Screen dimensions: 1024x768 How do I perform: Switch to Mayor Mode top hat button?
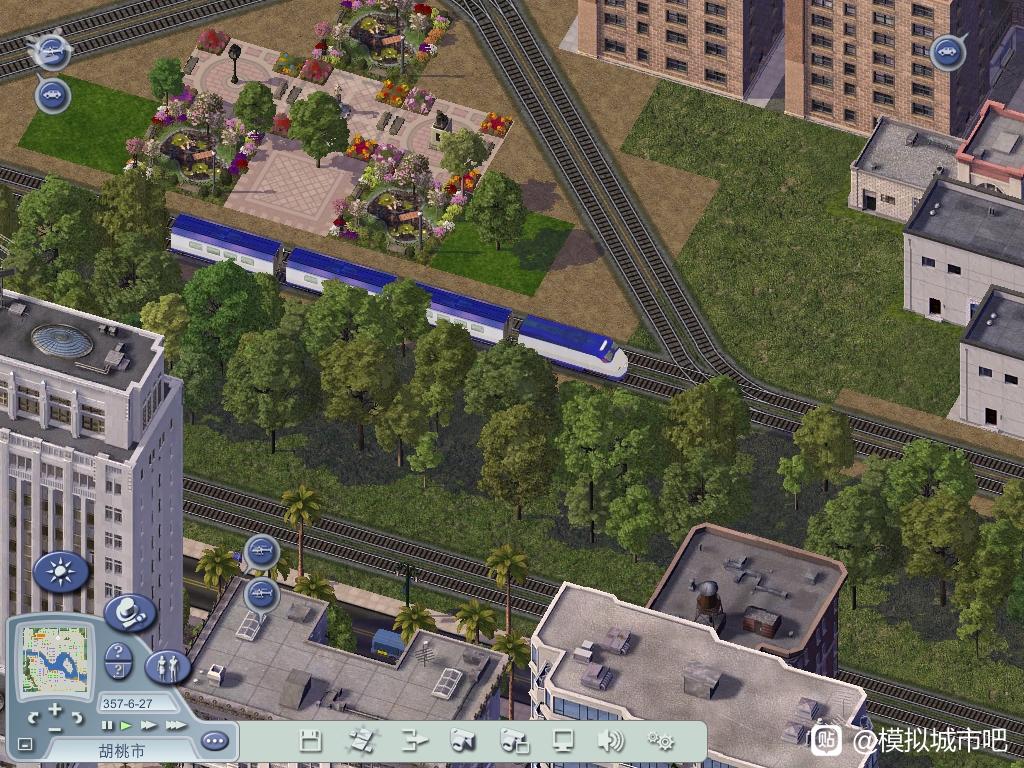coord(128,612)
